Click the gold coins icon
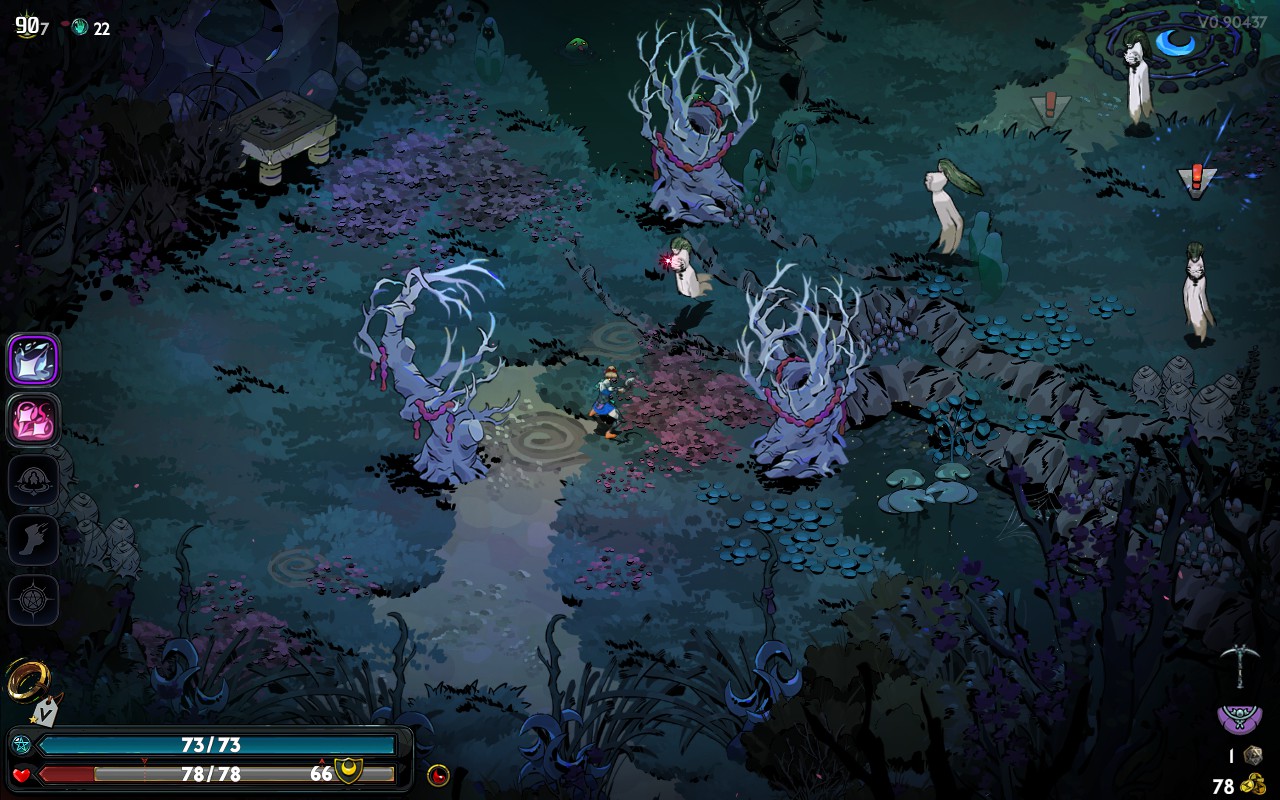 [x=1252, y=785]
